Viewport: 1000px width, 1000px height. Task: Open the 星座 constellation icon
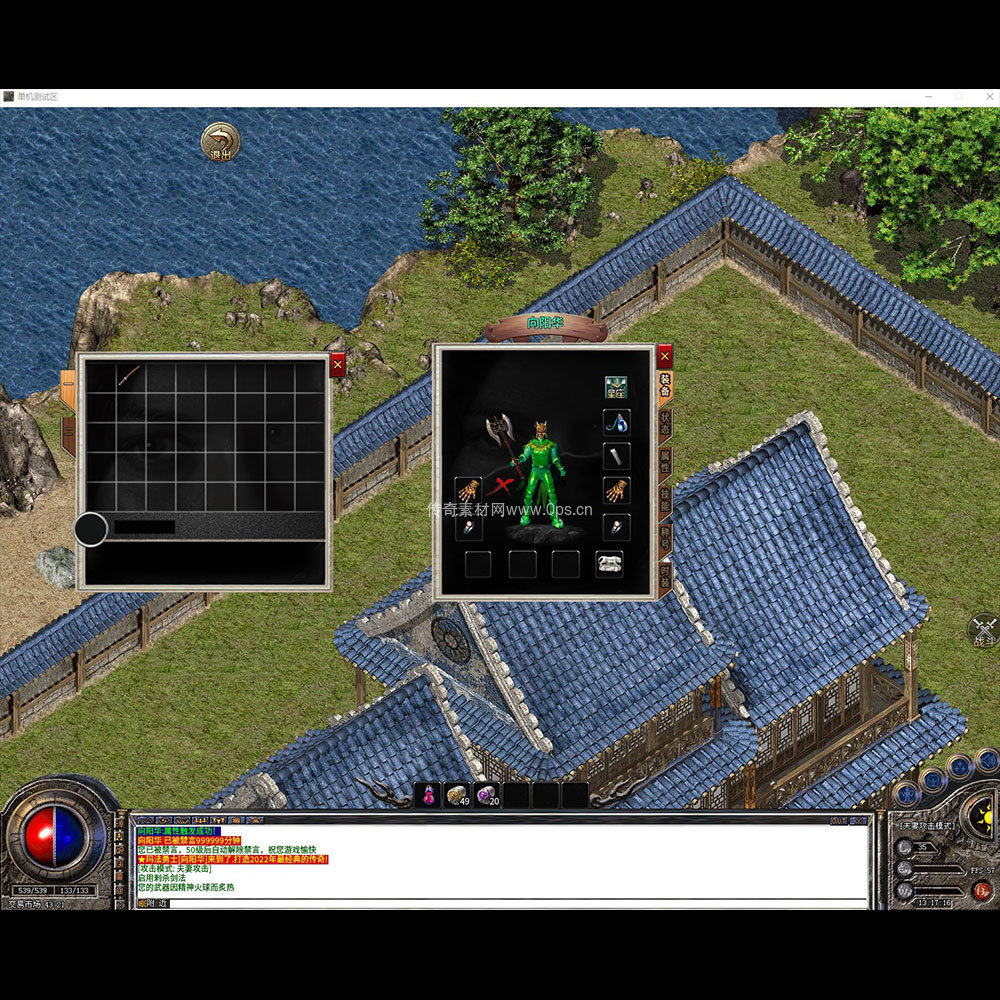(x=616, y=387)
